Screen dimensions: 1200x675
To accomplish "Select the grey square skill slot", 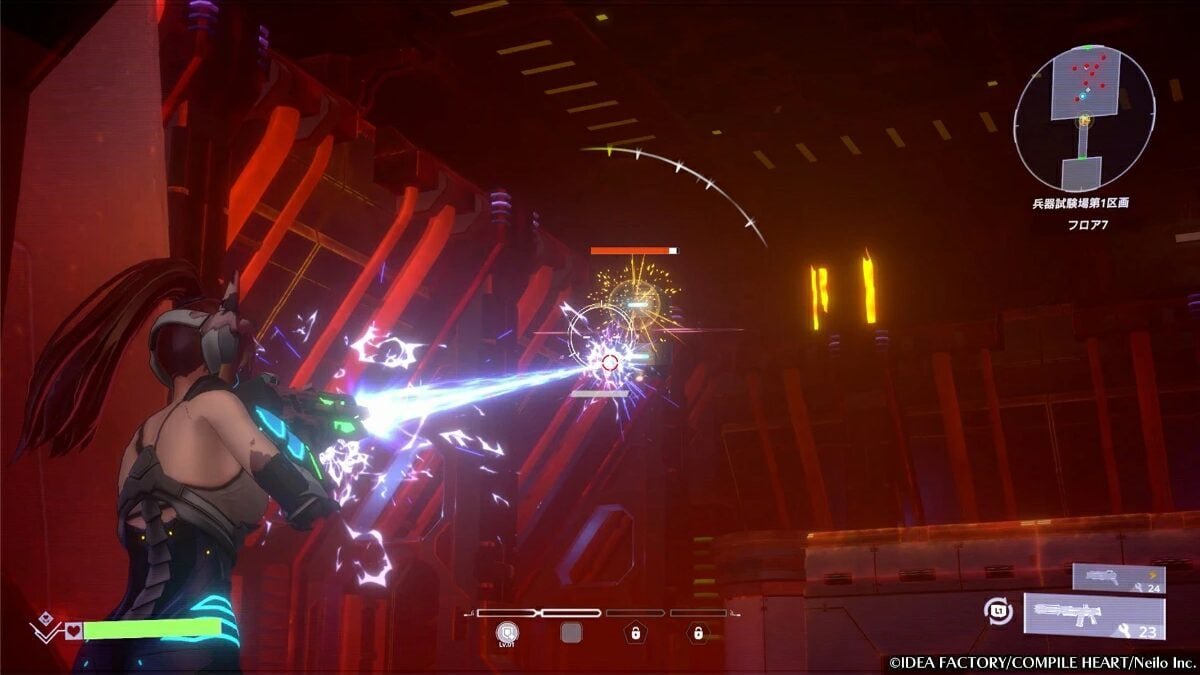I will pyautogui.click(x=571, y=632).
